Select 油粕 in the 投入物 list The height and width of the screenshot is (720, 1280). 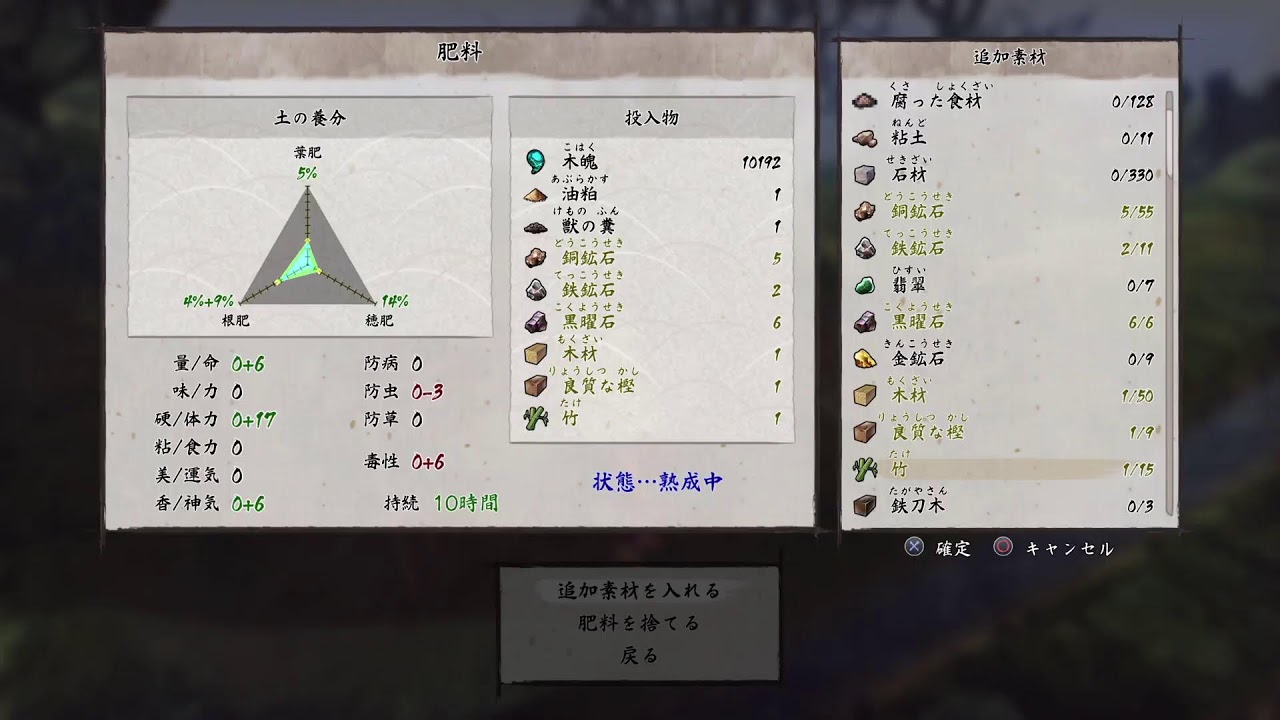coord(652,195)
